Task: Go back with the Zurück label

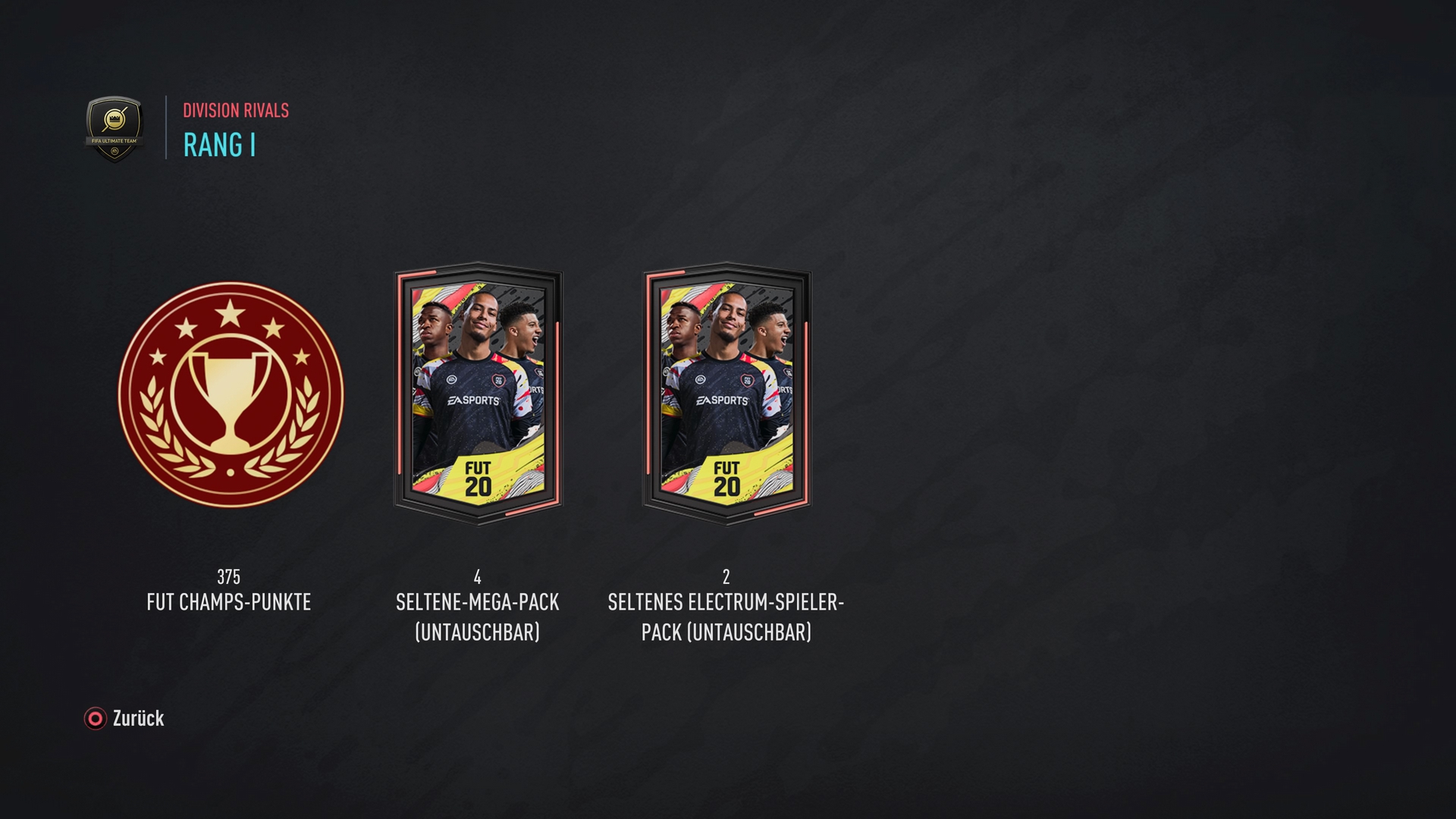Action: (x=137, y=718)
